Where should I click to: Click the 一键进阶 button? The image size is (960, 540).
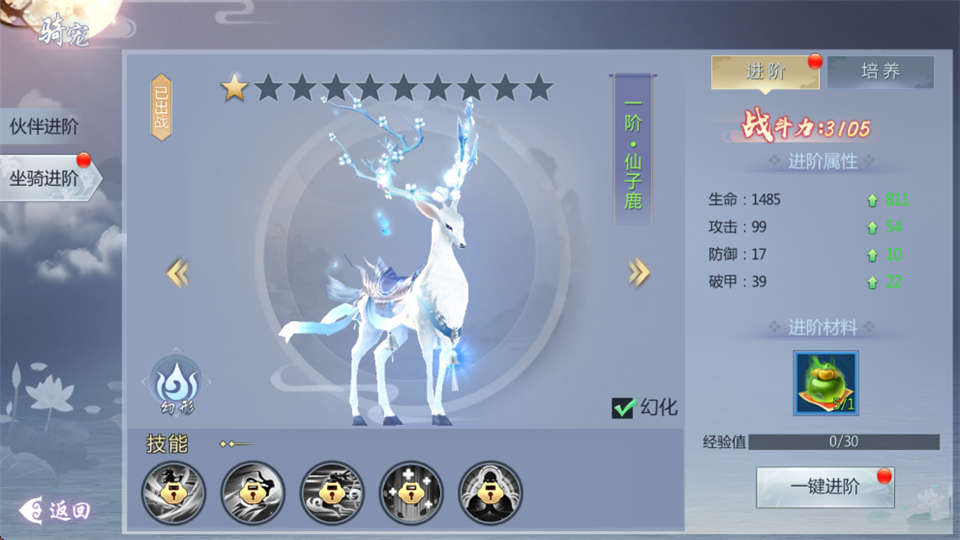point(824,487)
